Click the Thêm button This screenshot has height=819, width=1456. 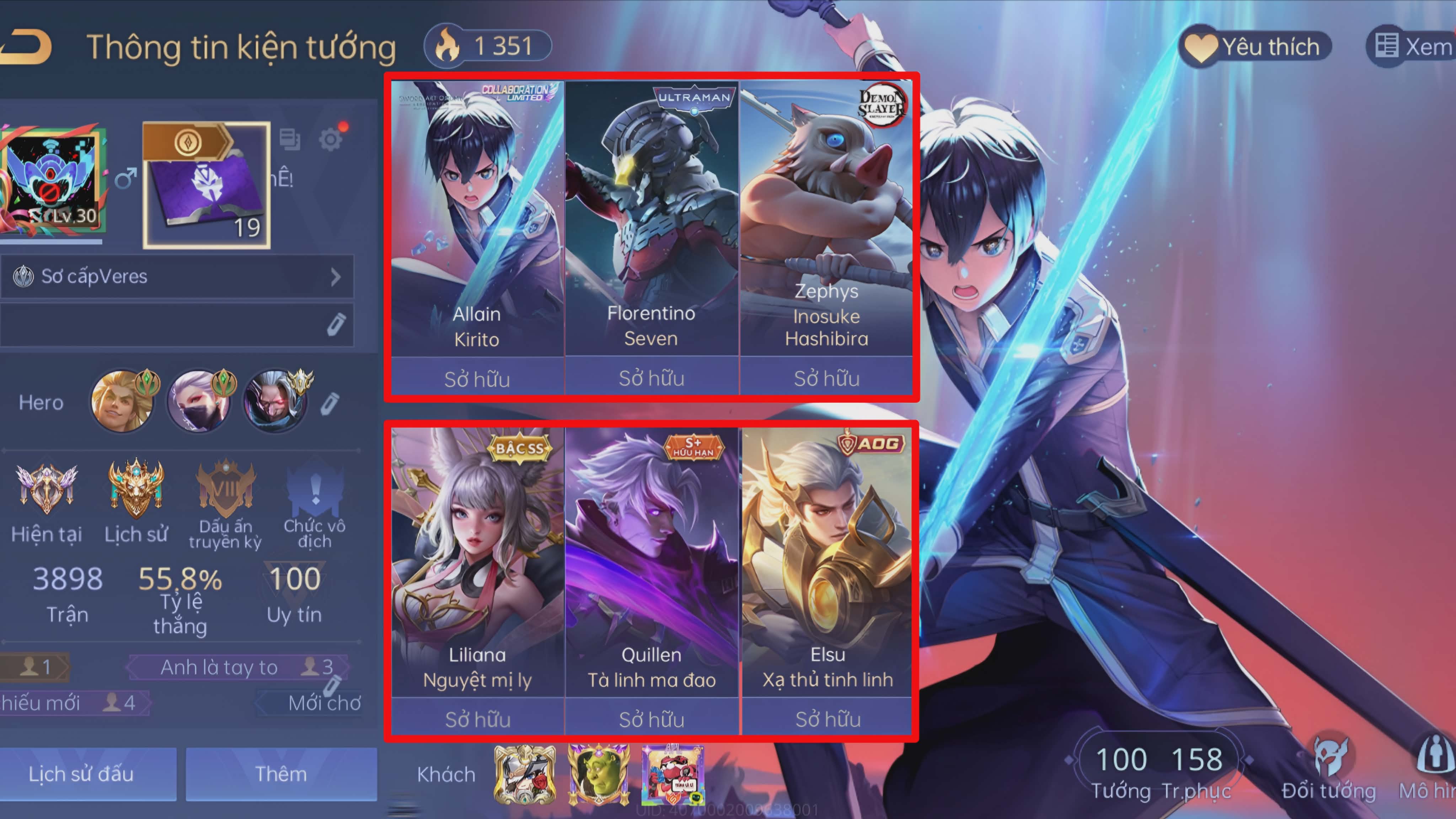pos(281,774)
